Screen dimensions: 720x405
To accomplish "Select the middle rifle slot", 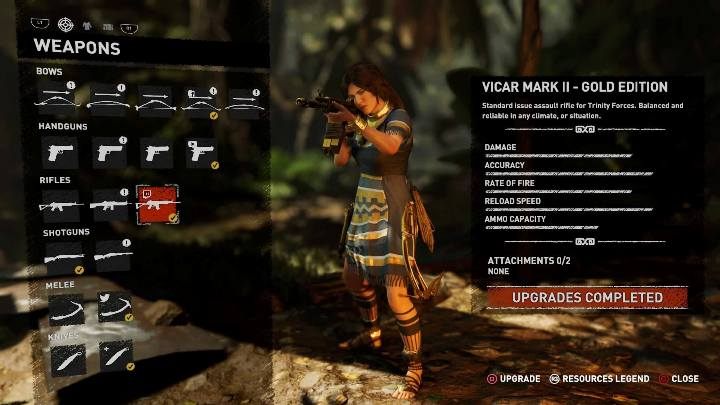I will (x=110, y=204).
